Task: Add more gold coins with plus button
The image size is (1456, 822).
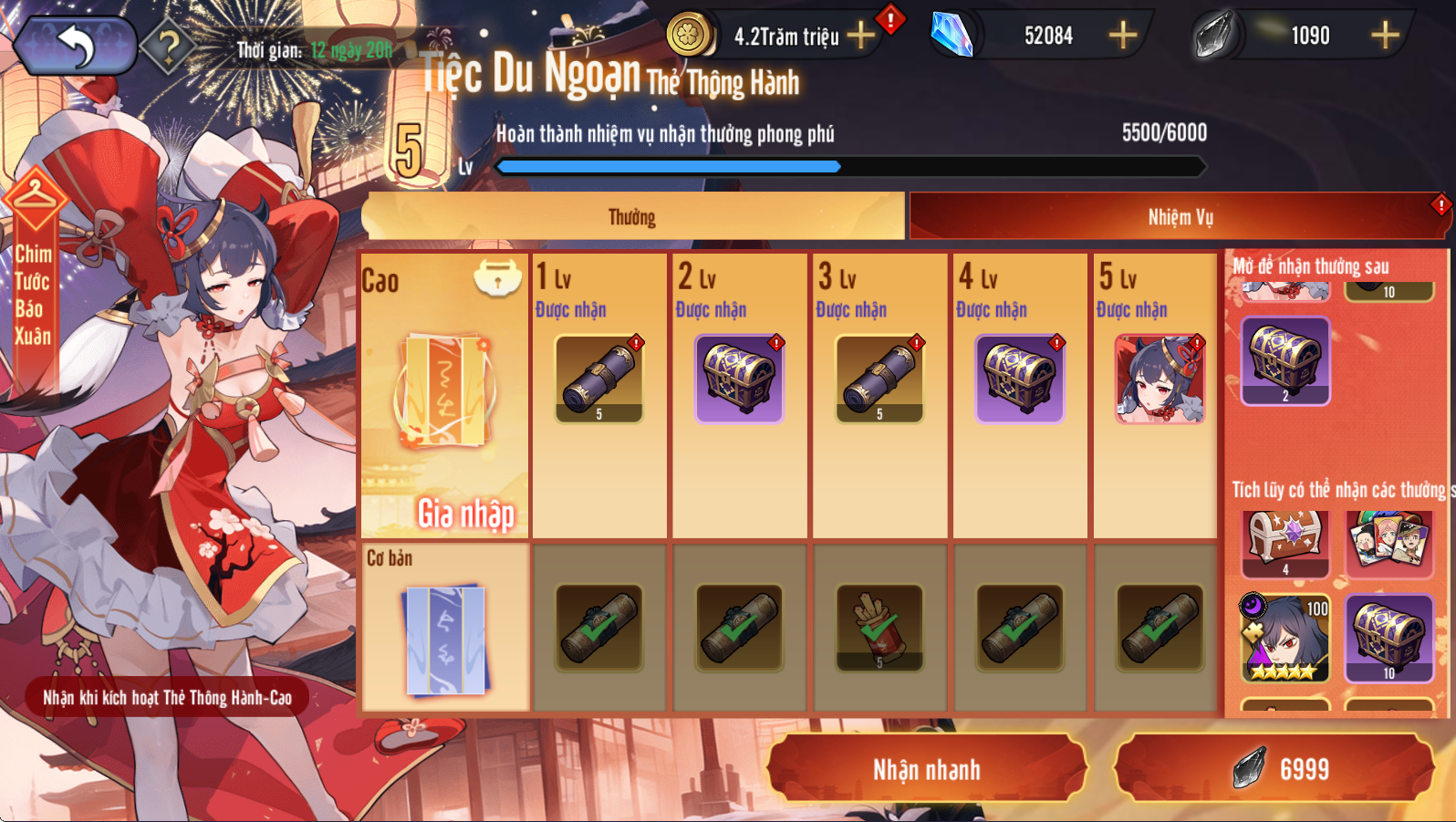Action: 860,36
